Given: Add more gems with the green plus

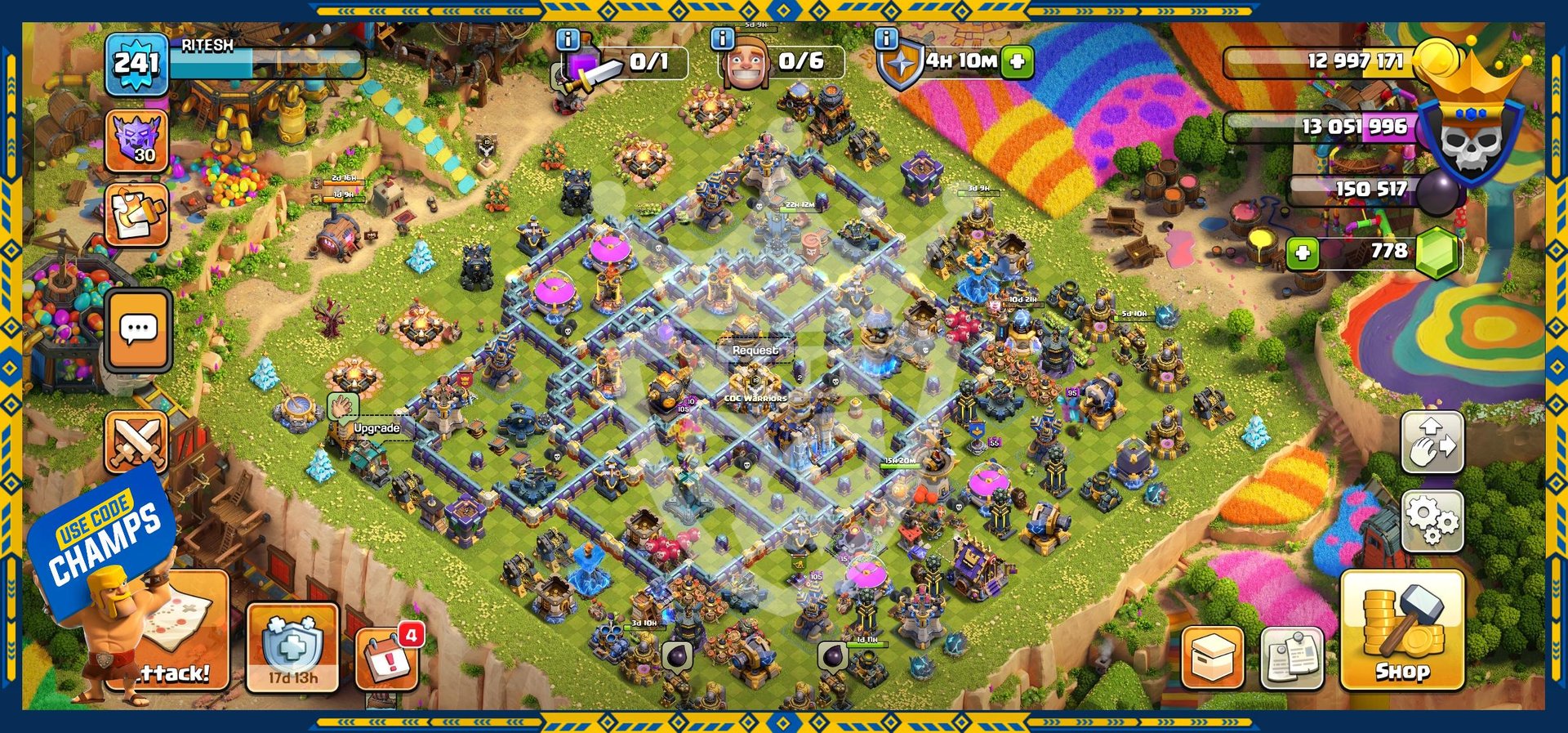Looking at the screenshot, I should click(1303, 253).
